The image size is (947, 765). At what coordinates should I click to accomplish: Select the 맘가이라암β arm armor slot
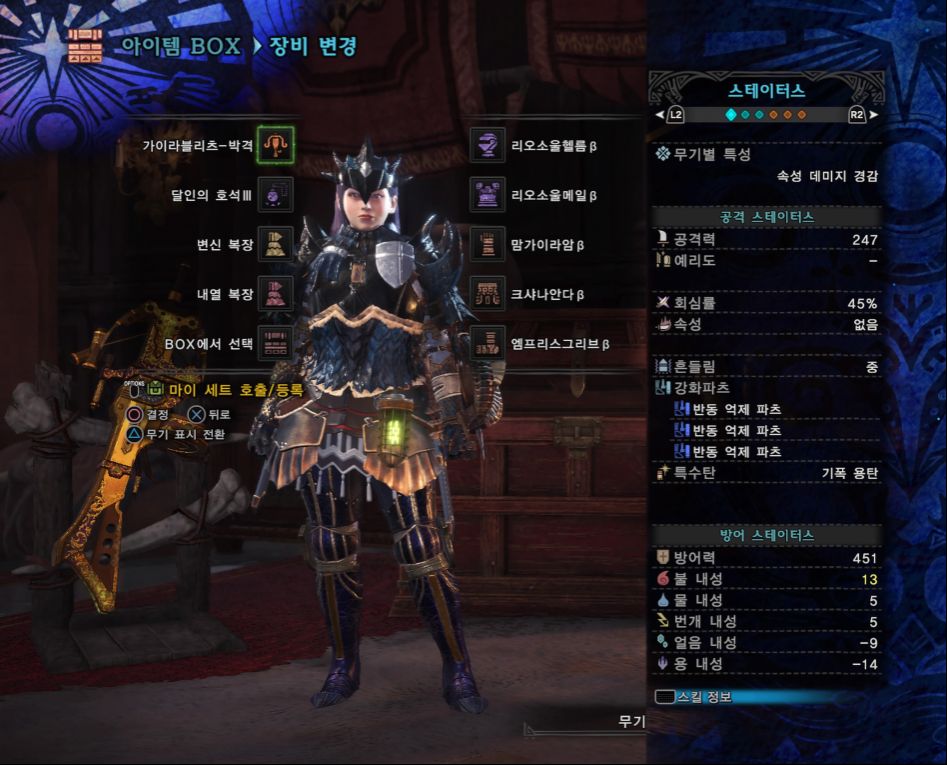pos(487,243)
